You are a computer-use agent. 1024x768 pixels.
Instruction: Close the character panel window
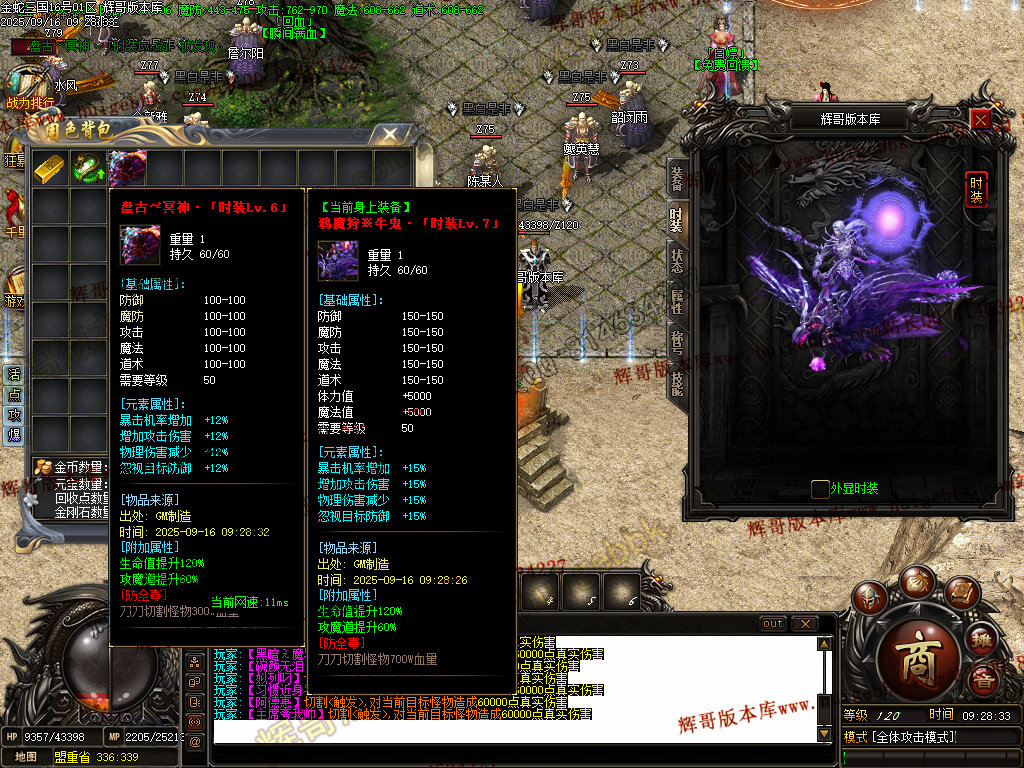tap(981, 119)
